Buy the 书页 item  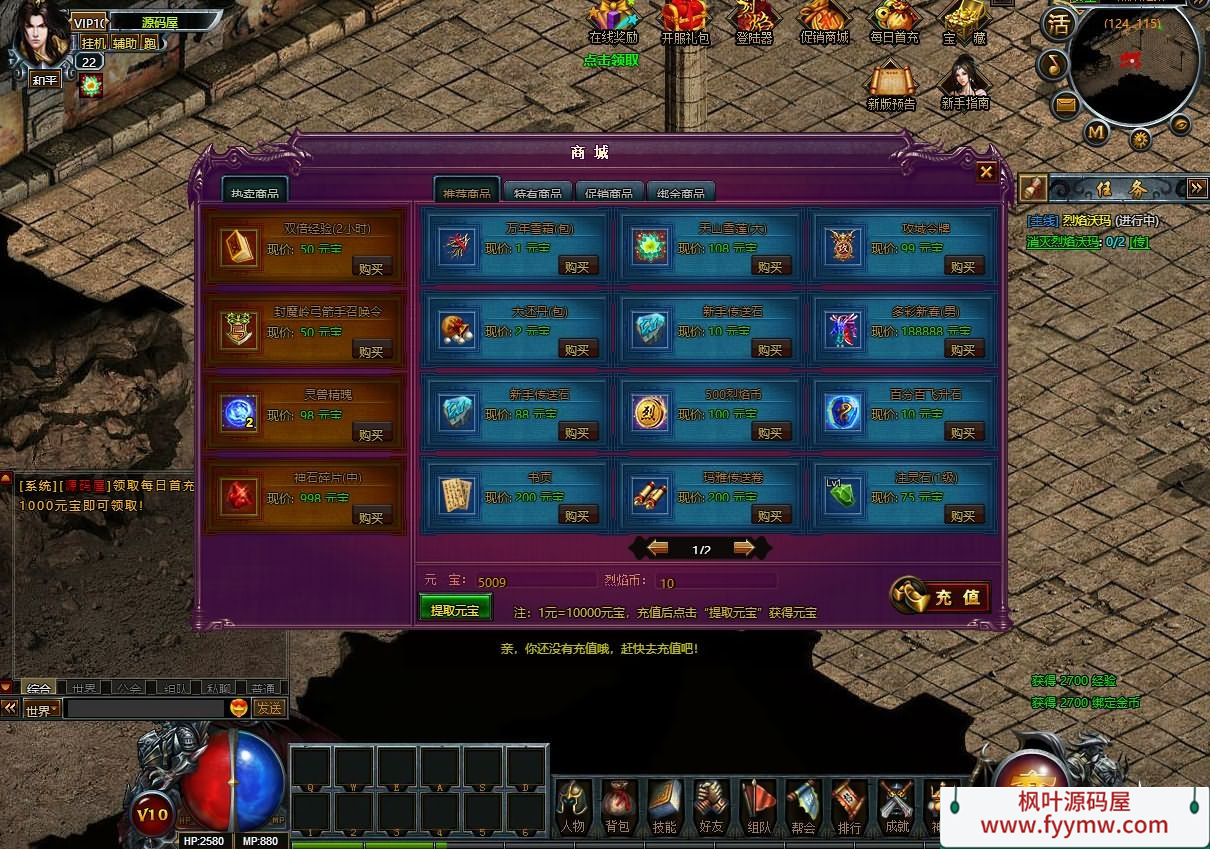tap(576, 516)
